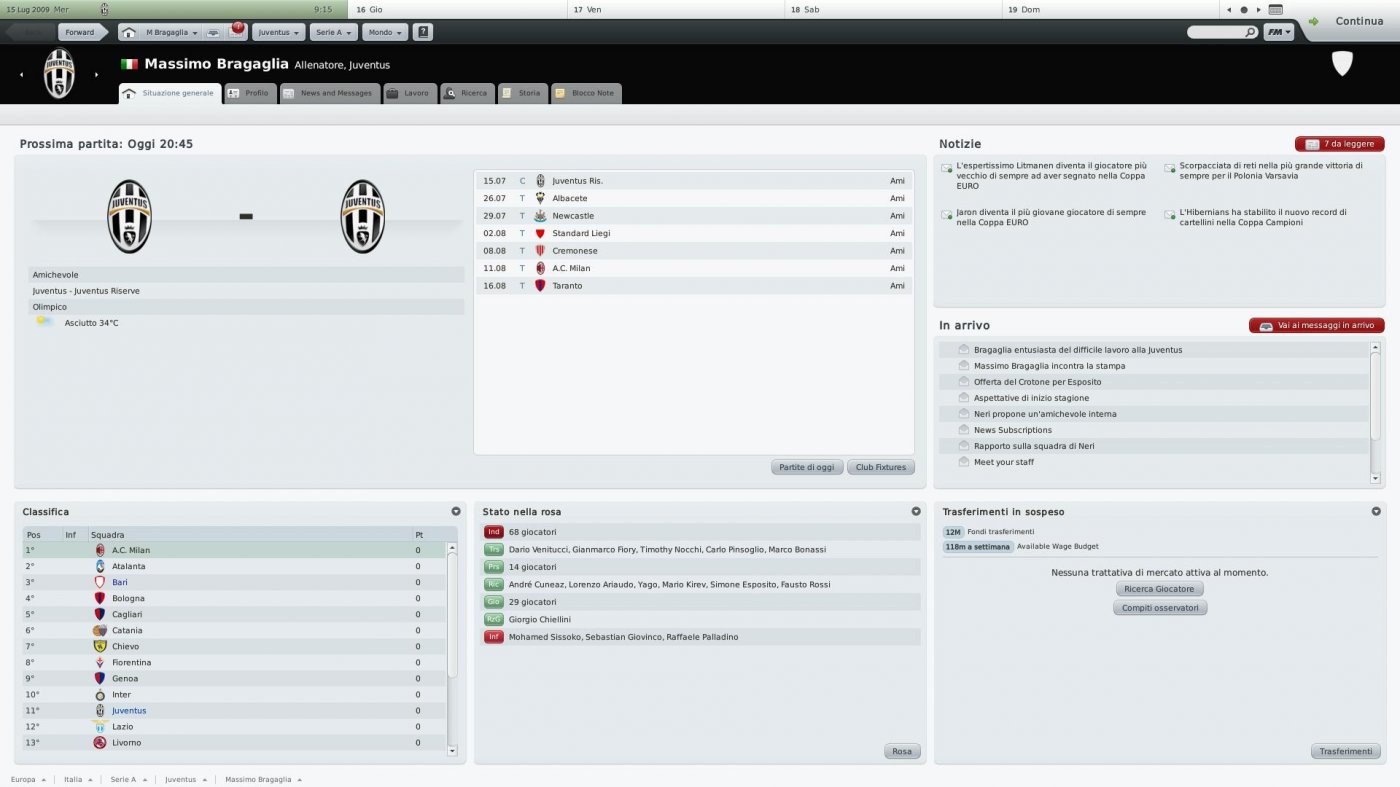Open the FM menu next to the search box
This screenshot has height=787, width=1400.
(x=1277, y=31)
